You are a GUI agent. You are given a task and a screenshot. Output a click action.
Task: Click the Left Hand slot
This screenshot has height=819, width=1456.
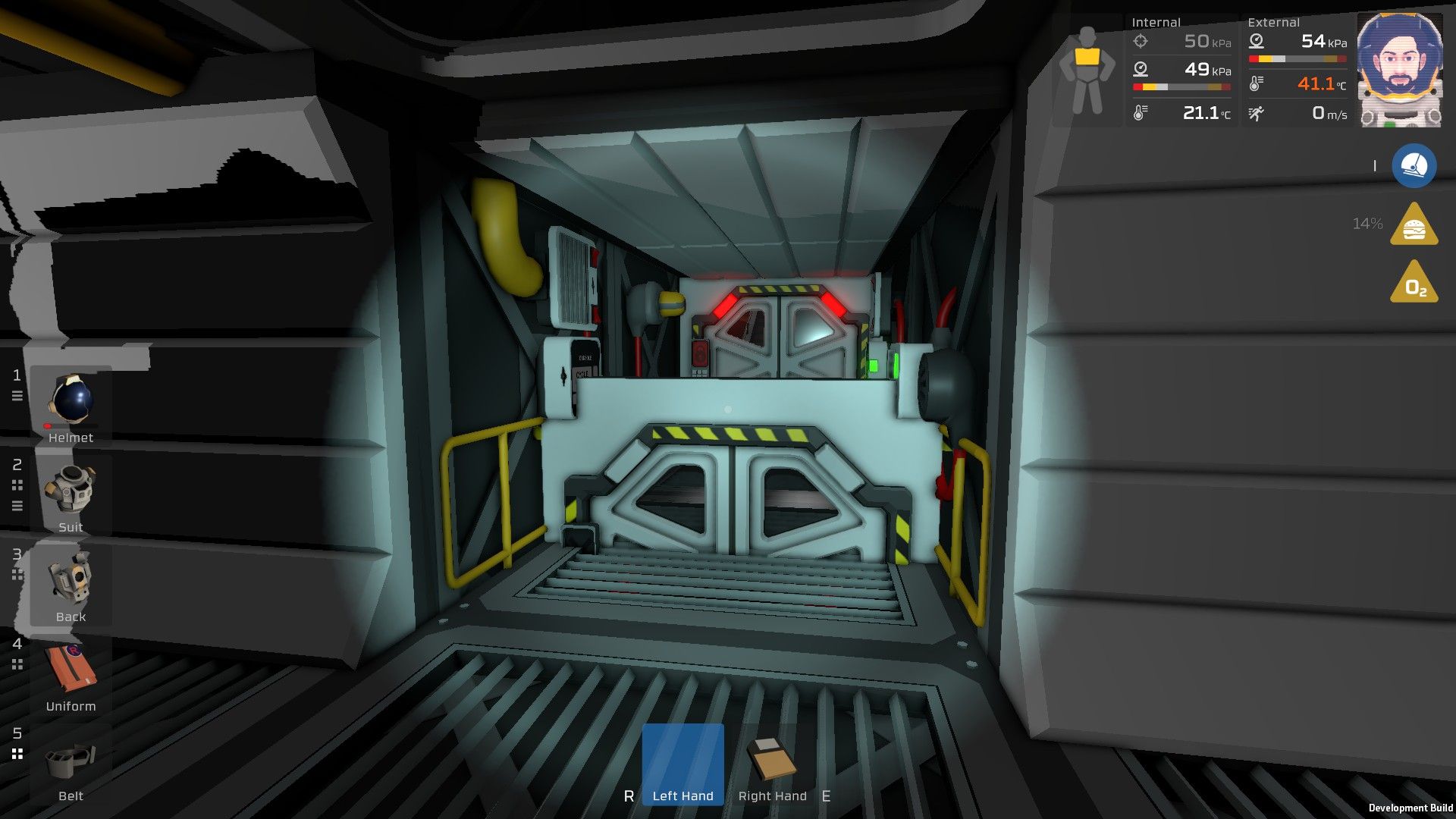click(682, 762)
